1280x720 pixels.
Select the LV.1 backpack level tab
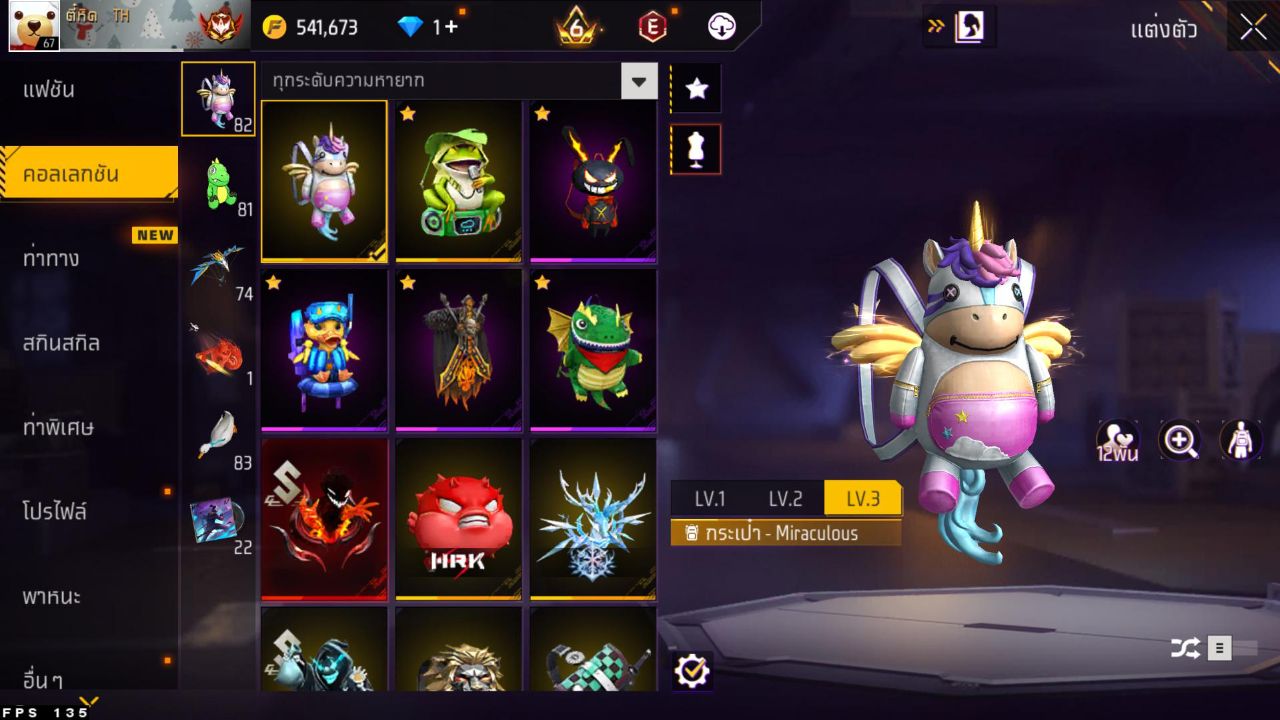pyautogui.click(x=709, y=498)
